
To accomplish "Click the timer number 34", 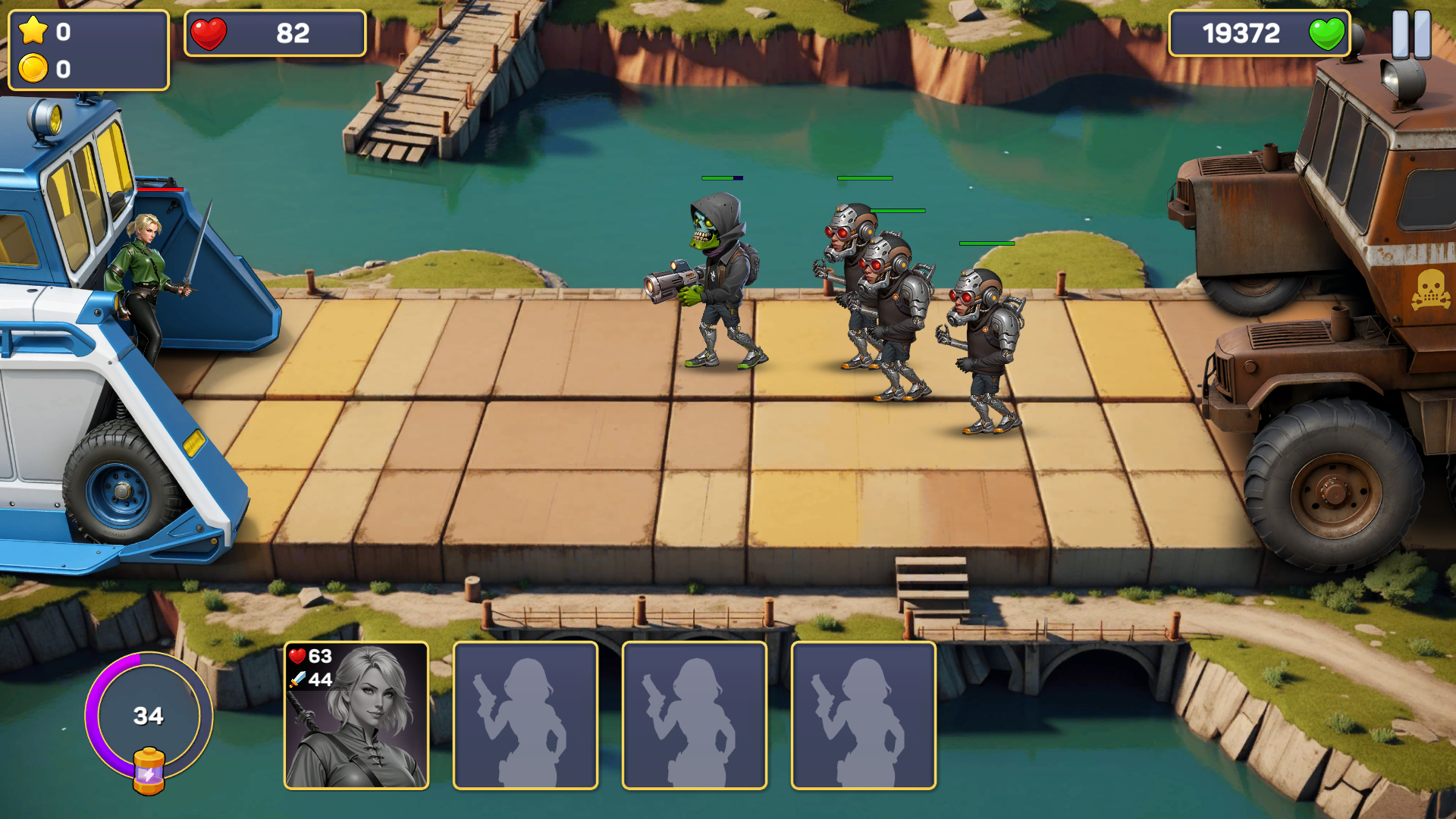I will pos(149,716).
